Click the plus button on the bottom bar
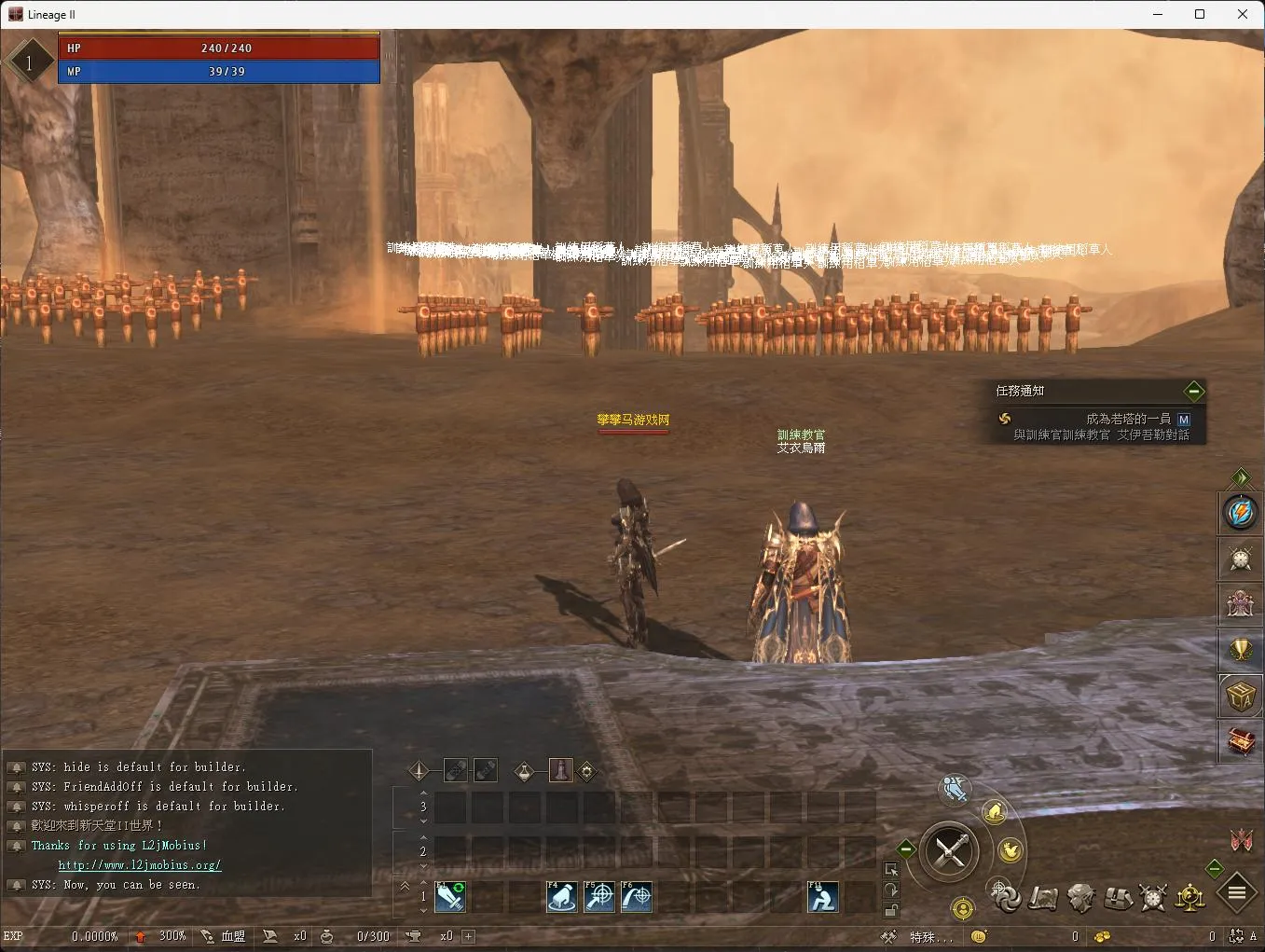The height and width of the screenshot is (952, 1265). pos(469,936)
